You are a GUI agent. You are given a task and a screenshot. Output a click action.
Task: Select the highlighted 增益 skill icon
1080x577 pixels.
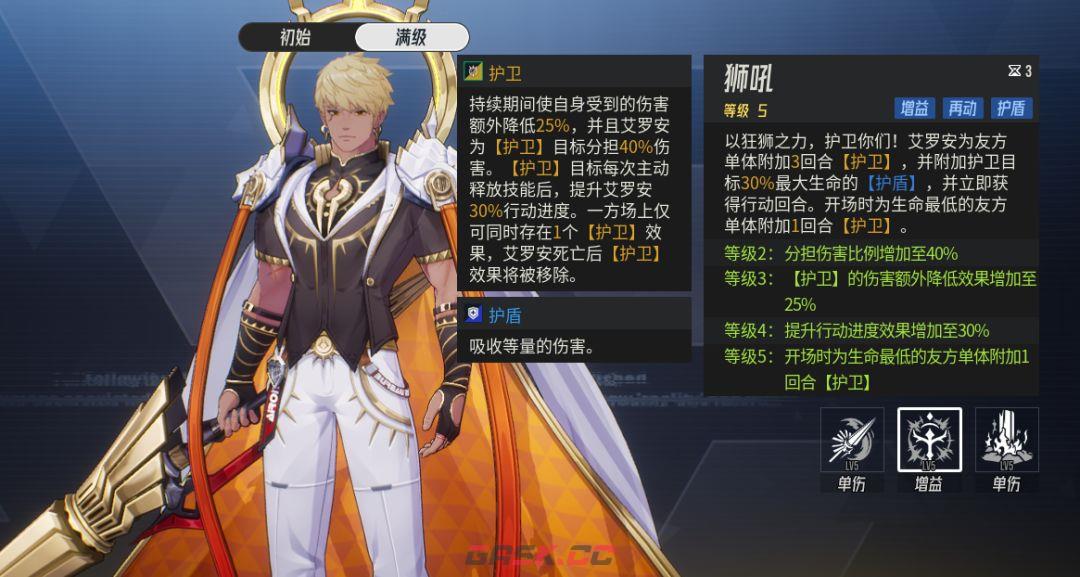point(929,440)
